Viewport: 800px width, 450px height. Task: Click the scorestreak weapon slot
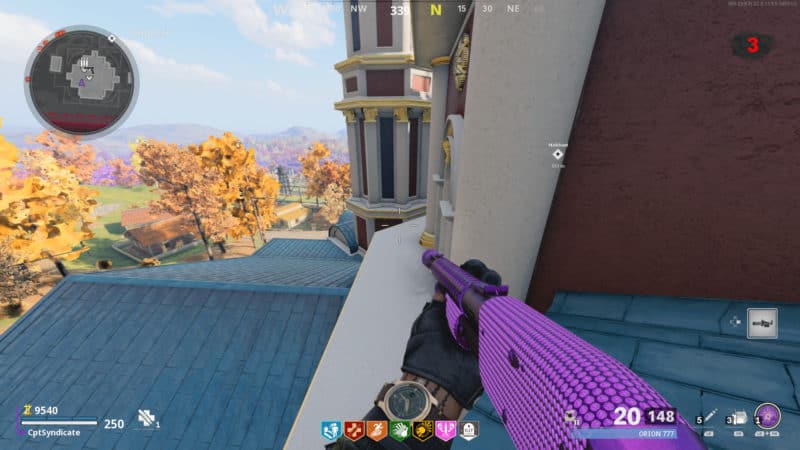pyautogui.click(x=762, y=323)
